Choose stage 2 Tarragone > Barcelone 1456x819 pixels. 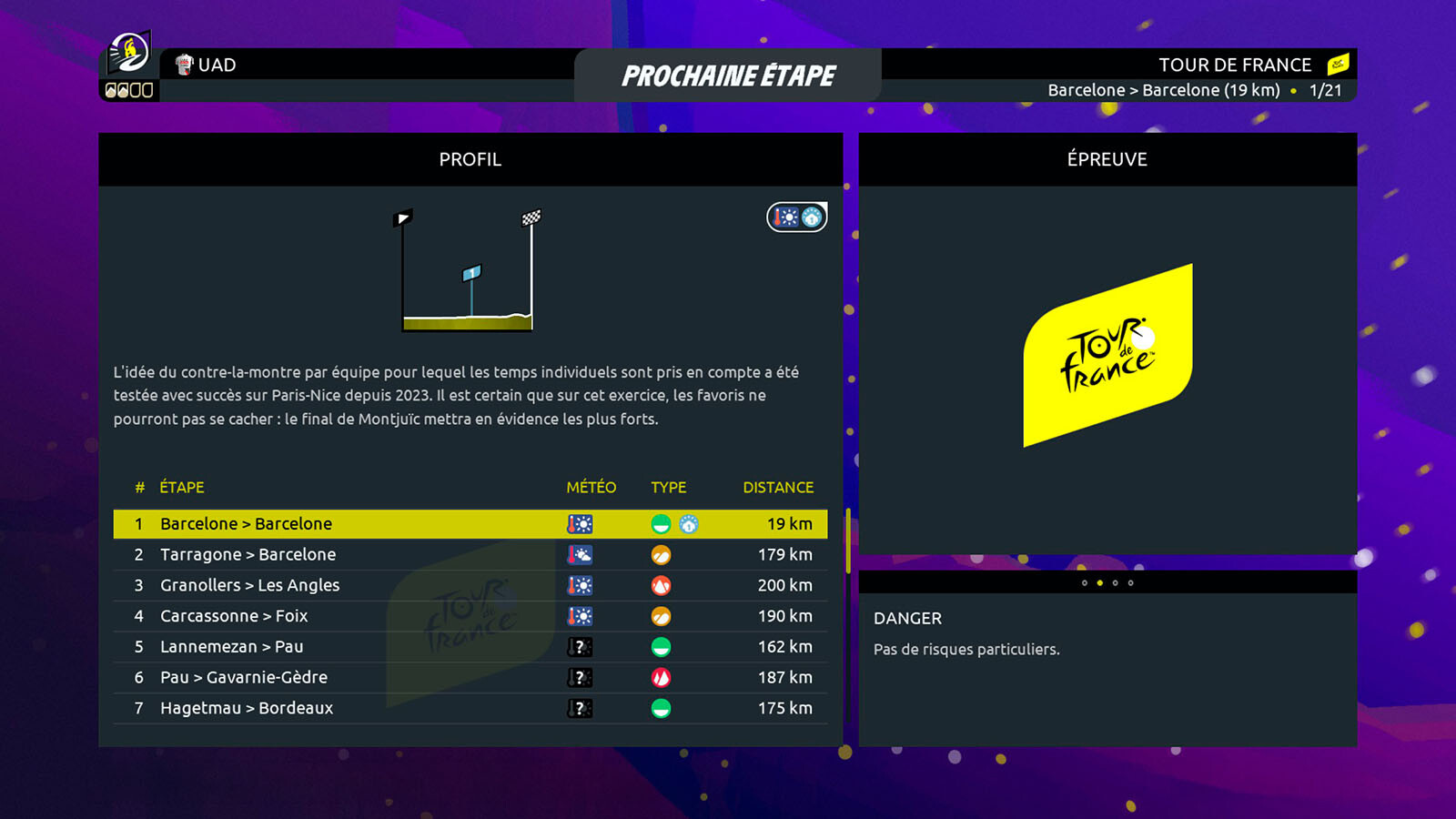470,555
